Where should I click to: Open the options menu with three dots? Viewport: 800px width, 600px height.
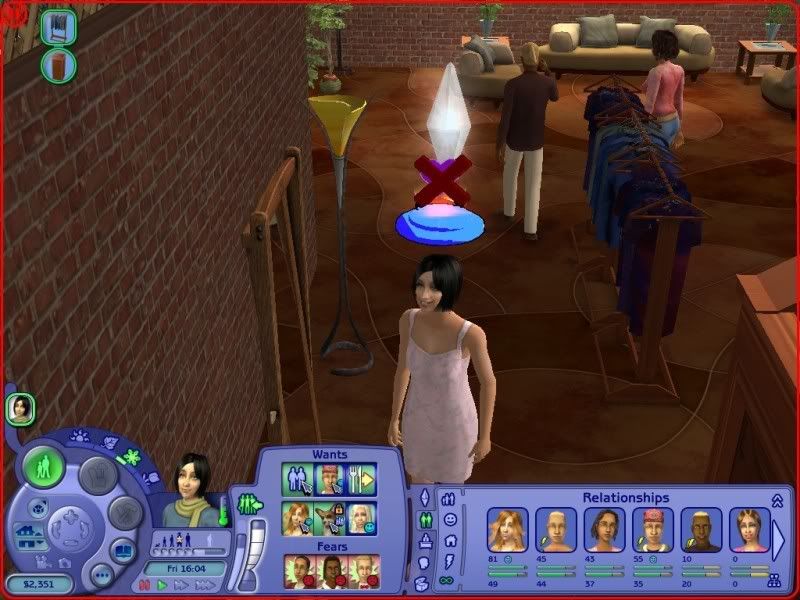pyautogui.click(x=101, y=574)
